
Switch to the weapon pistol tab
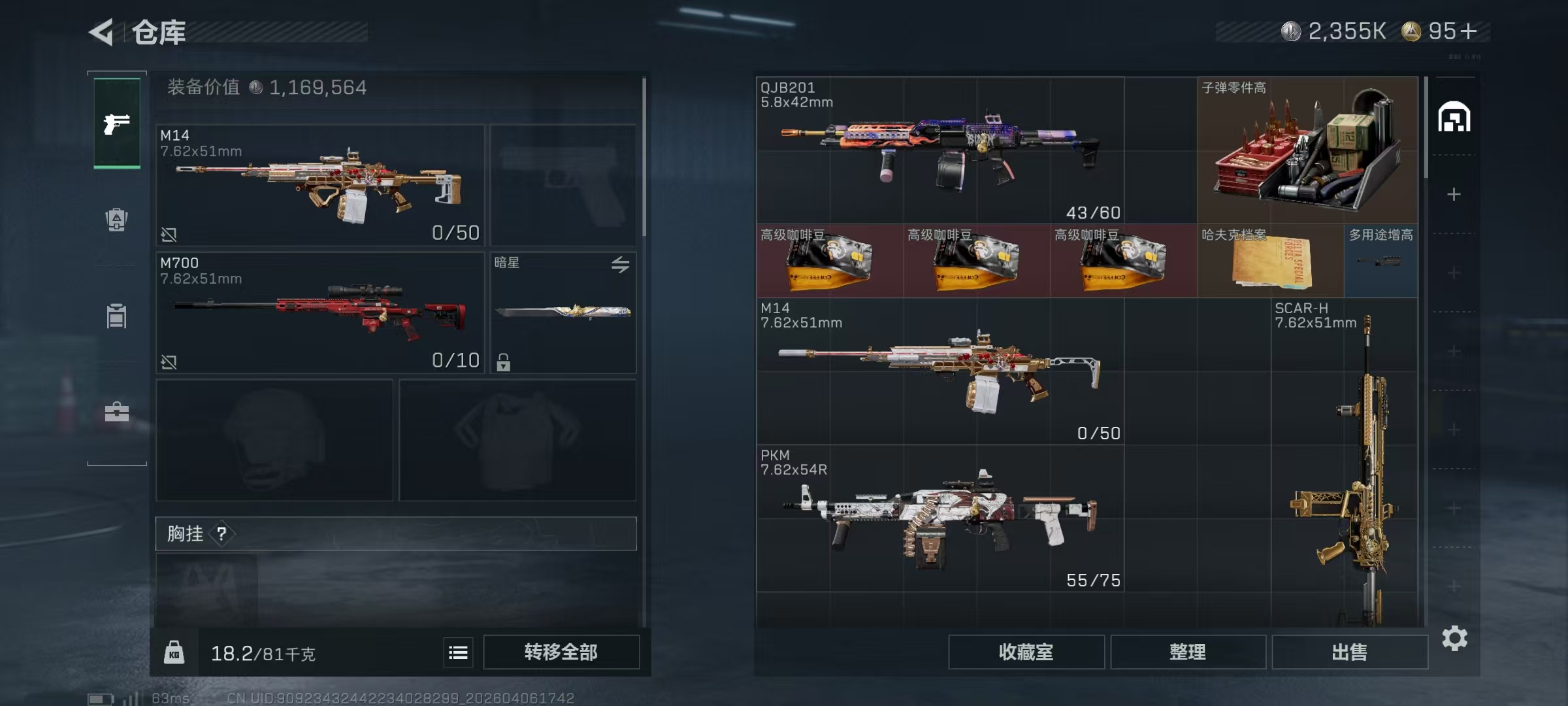pos(117,123)
